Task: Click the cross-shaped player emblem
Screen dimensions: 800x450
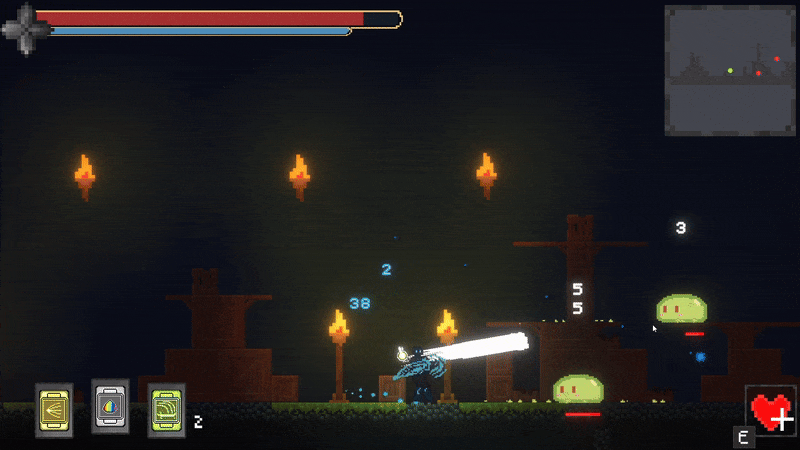Action: pos(25,30)
